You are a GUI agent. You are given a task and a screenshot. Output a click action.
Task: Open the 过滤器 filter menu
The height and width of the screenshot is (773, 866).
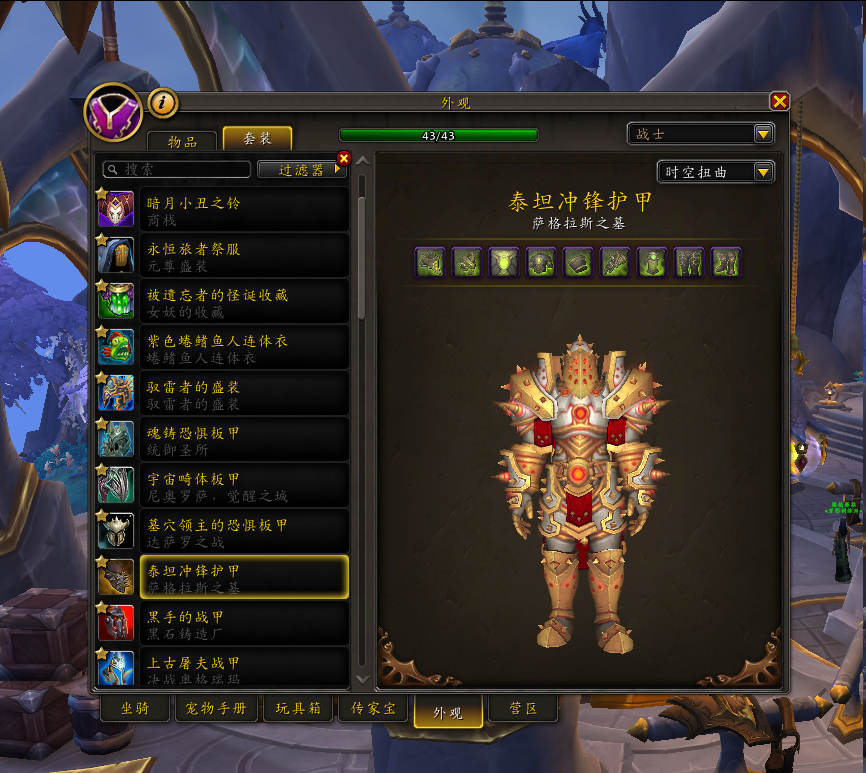300,170
